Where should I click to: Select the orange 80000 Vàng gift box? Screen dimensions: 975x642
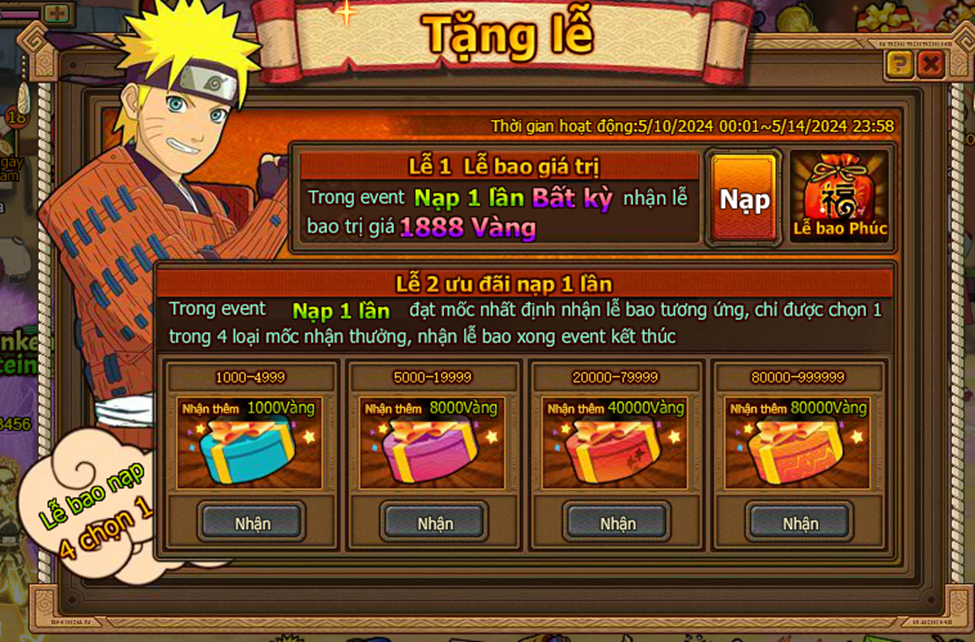click(x=799, y=450)
